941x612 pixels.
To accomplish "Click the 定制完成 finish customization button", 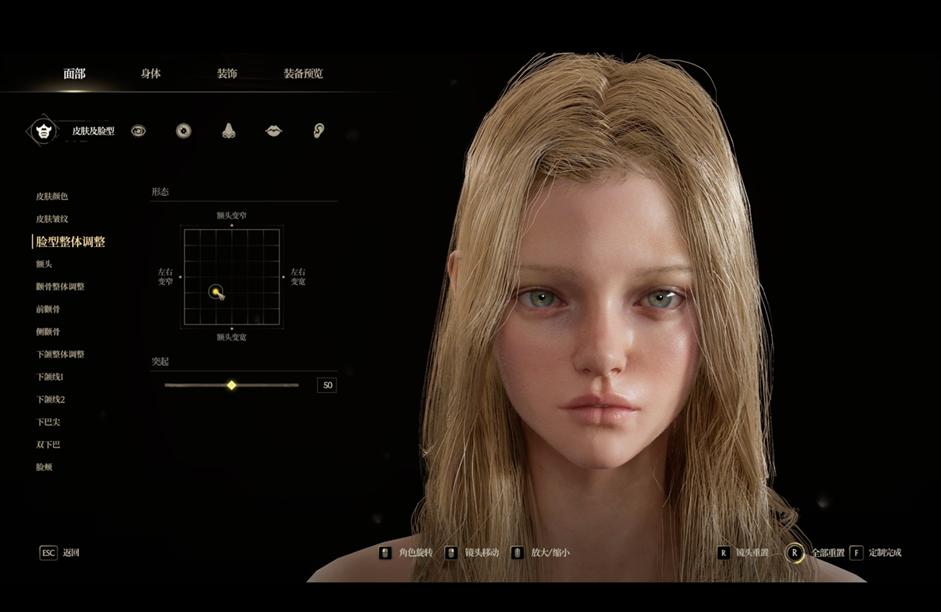I will tap(877, 553).
